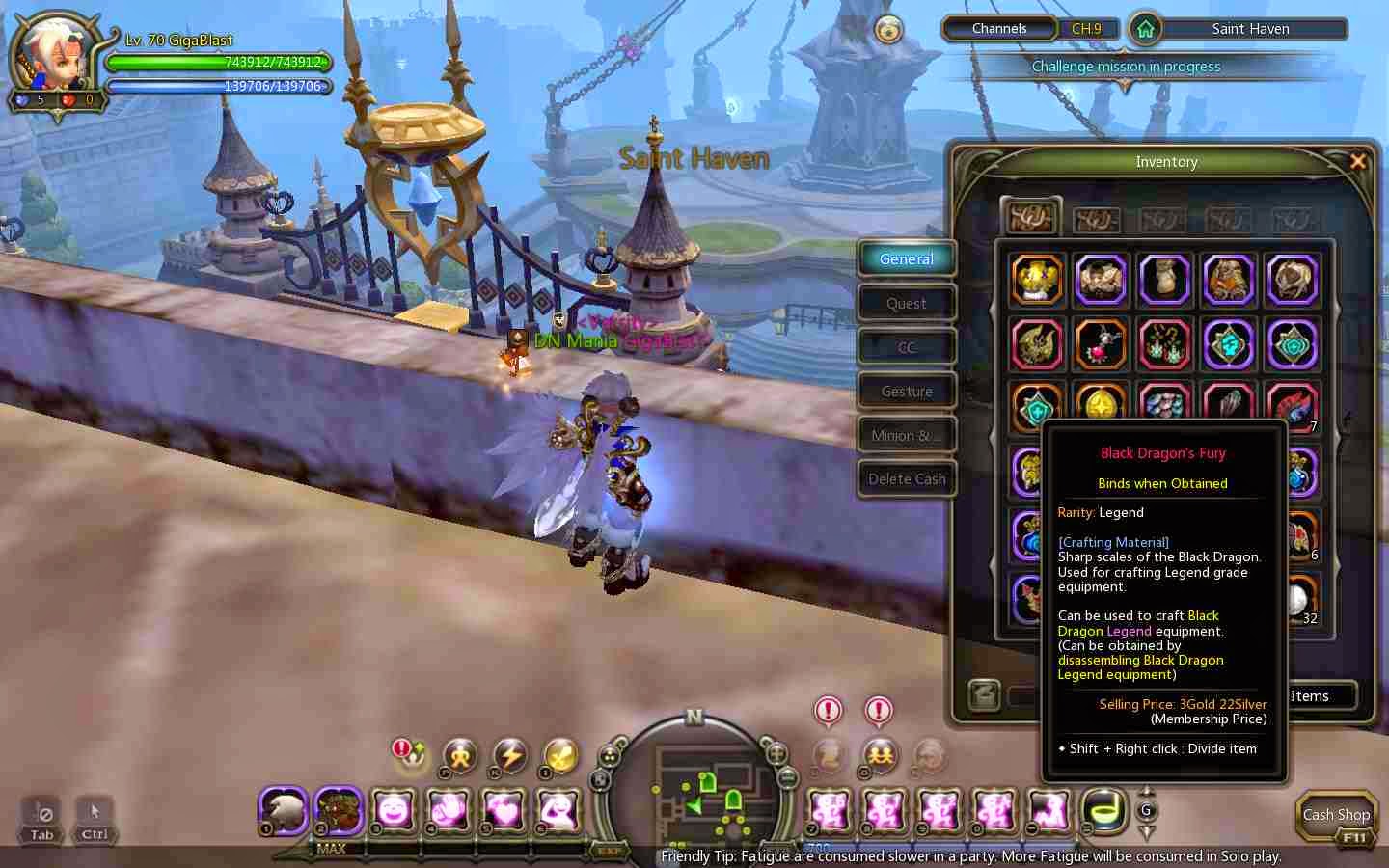1389x868 pixels.
Task: Open the Channels selector
Action: (999, 29)
